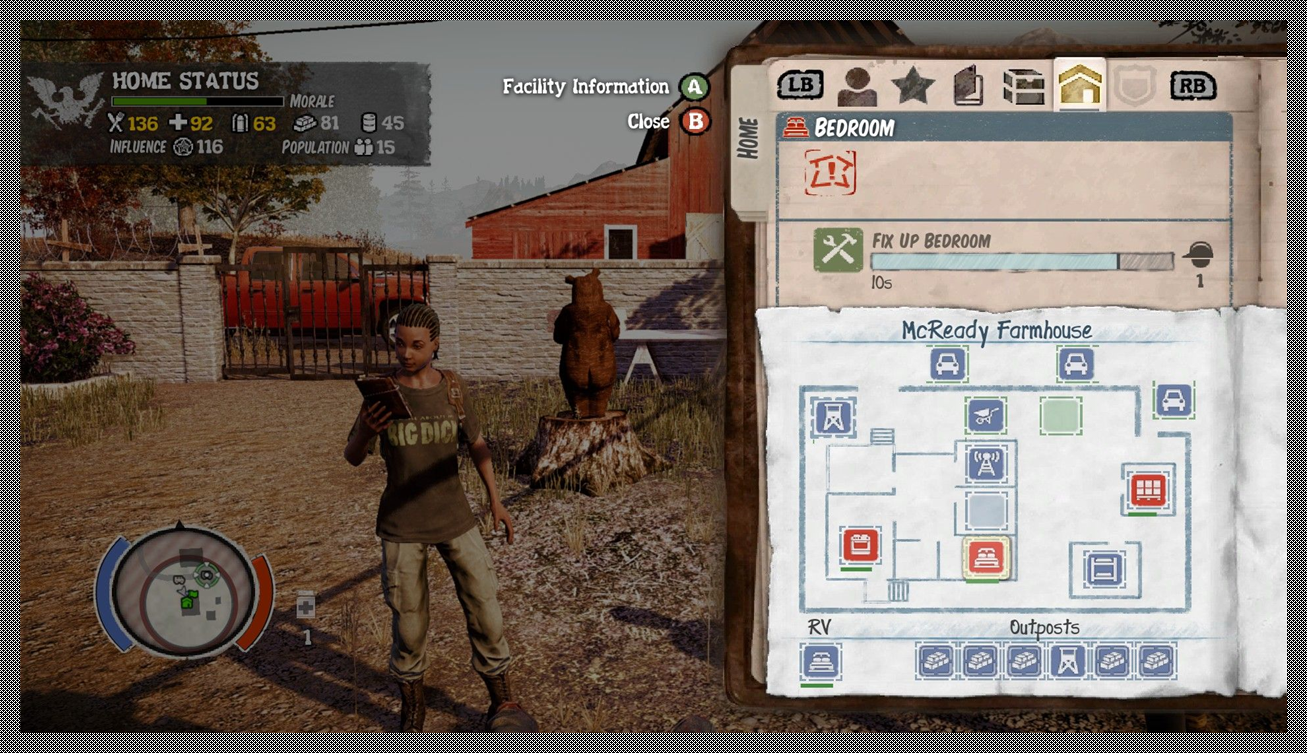
Task: Select the wheelbarrow garden facility
Action: pos(985,416)
